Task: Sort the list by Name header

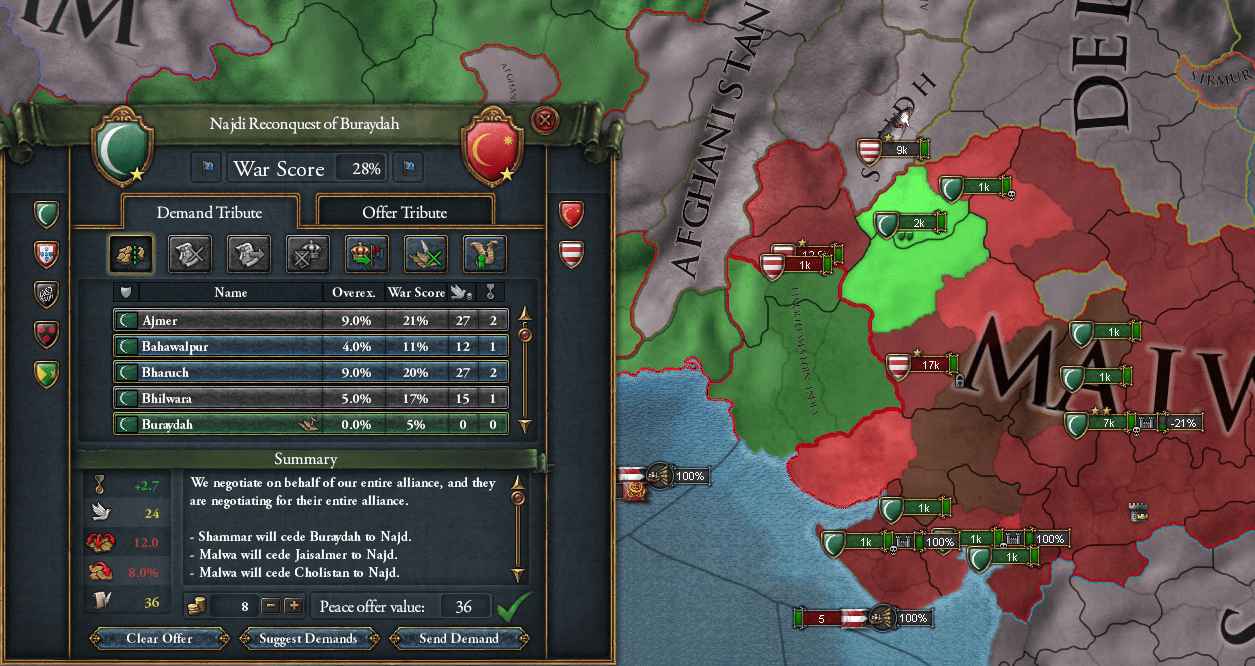Action: [230, 292]
